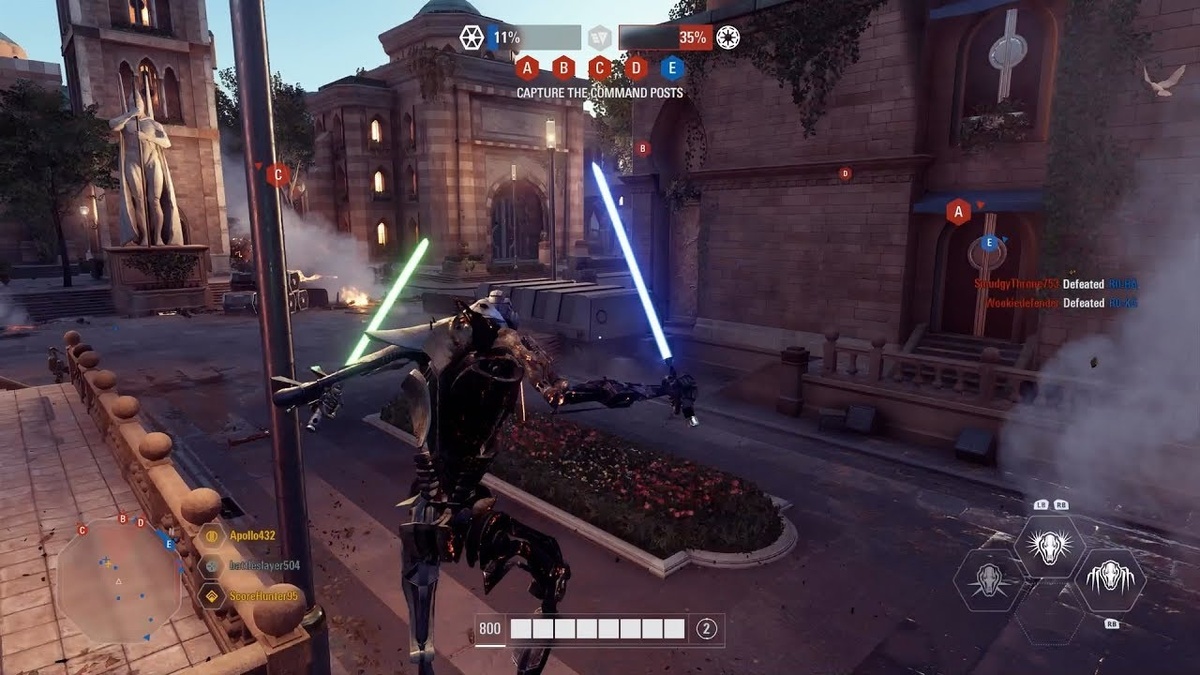Click the red C marker on the minimap edge
1200x675 pixels.
82,530
